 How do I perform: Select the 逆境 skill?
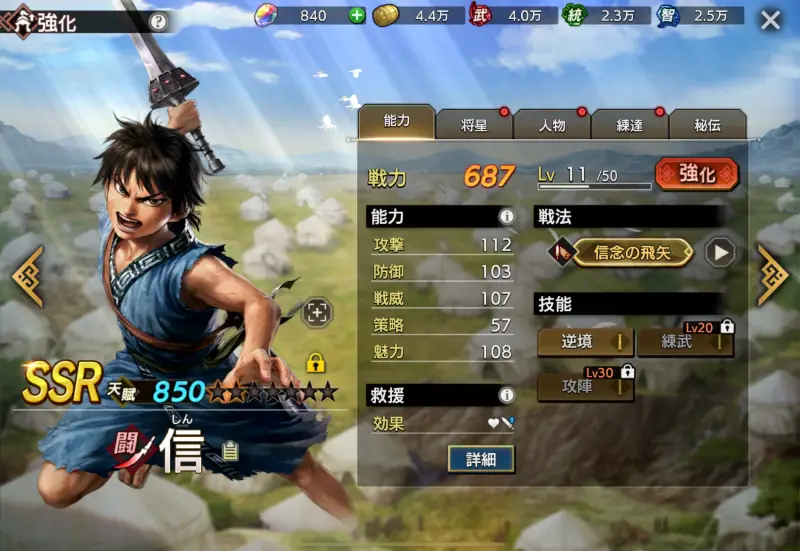tap(585, 342)
